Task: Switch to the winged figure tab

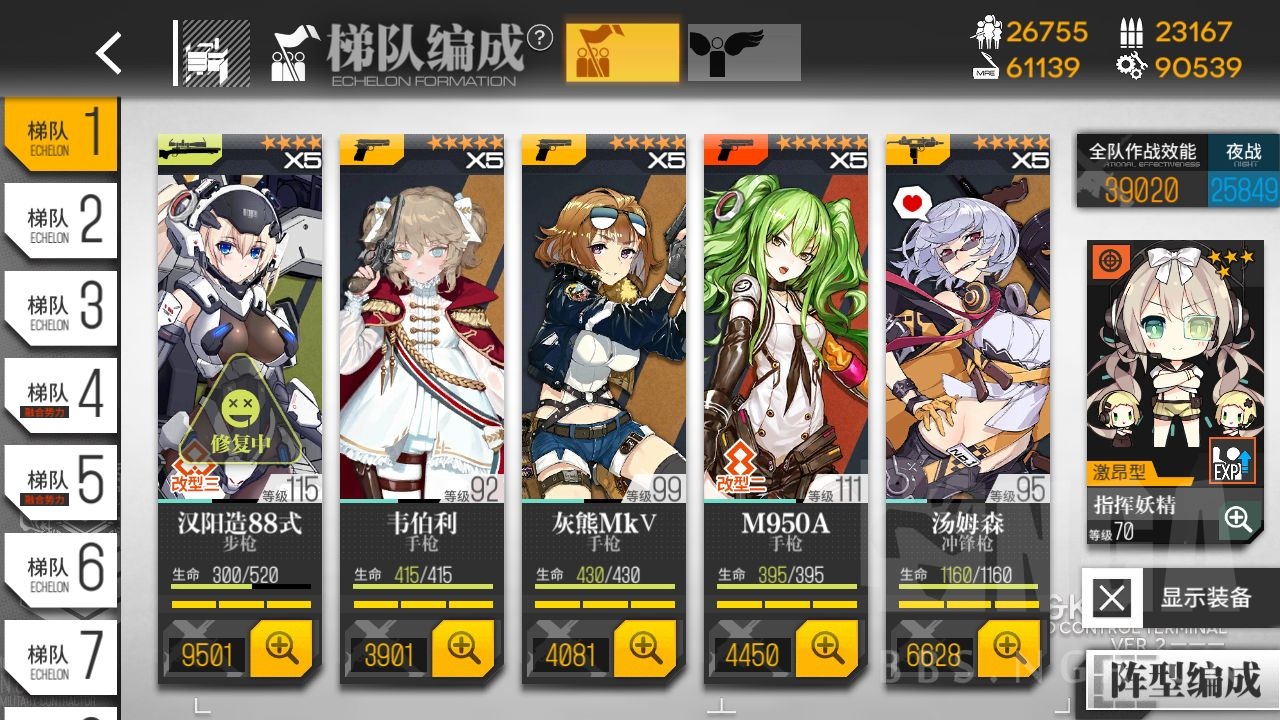Action: coord(744,53)
